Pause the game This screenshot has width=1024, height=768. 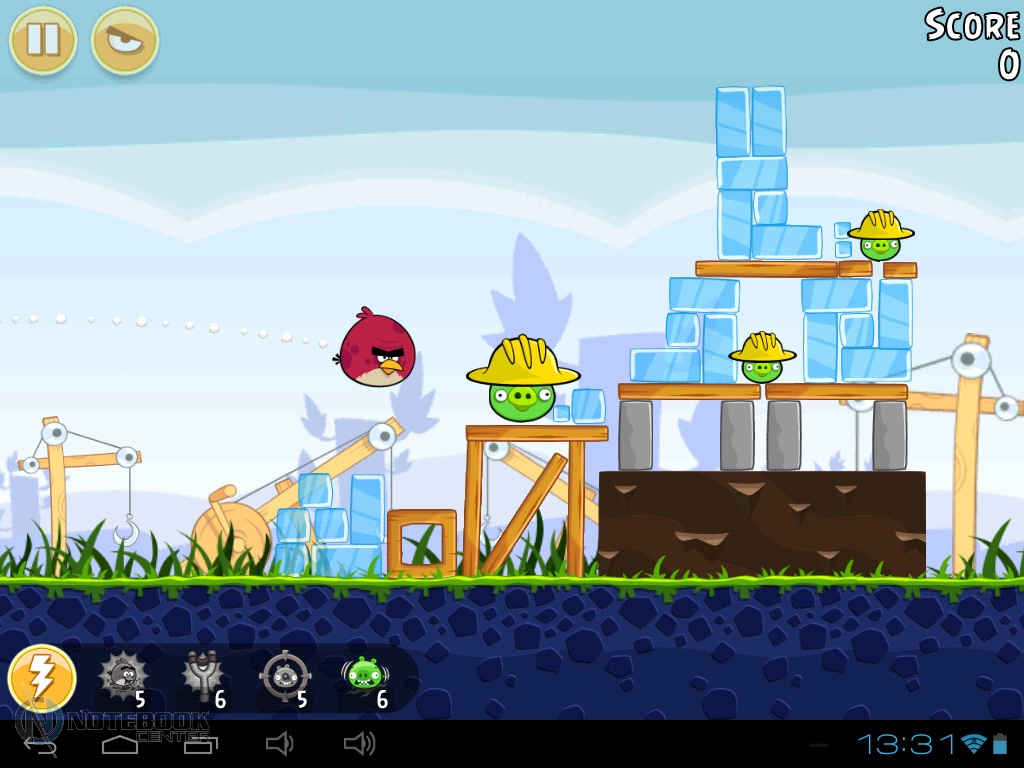click(43, 40)
